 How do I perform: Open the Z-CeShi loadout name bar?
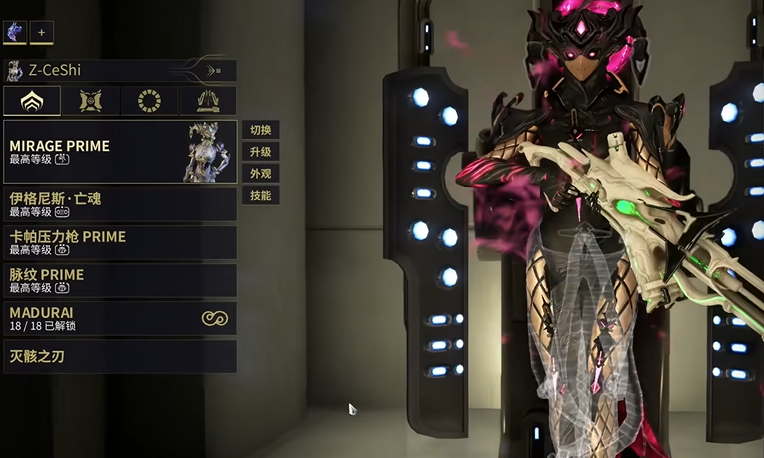(120, 70)
